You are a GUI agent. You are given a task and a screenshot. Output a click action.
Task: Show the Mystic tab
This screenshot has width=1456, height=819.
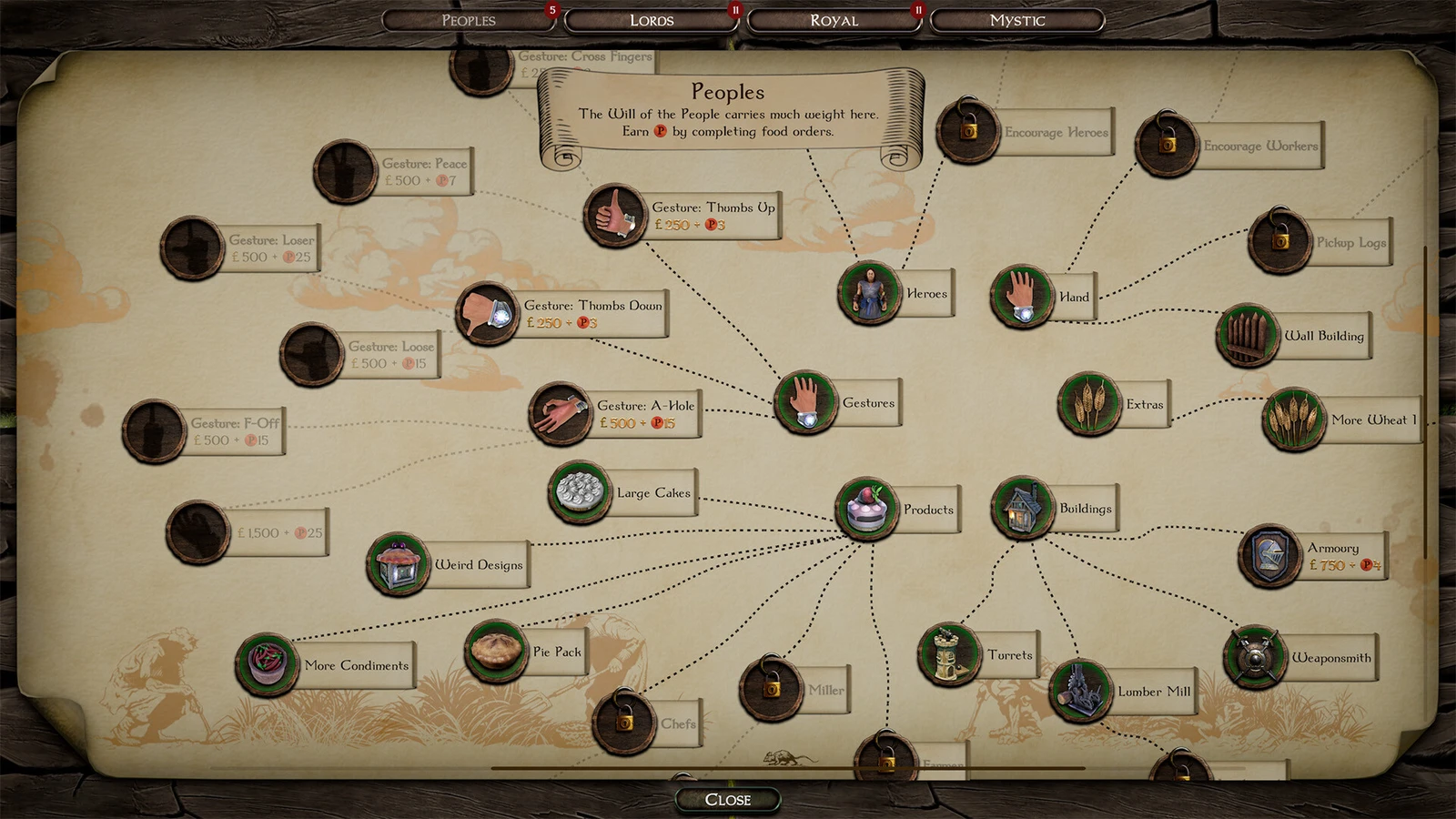(x=1016, y=20)
